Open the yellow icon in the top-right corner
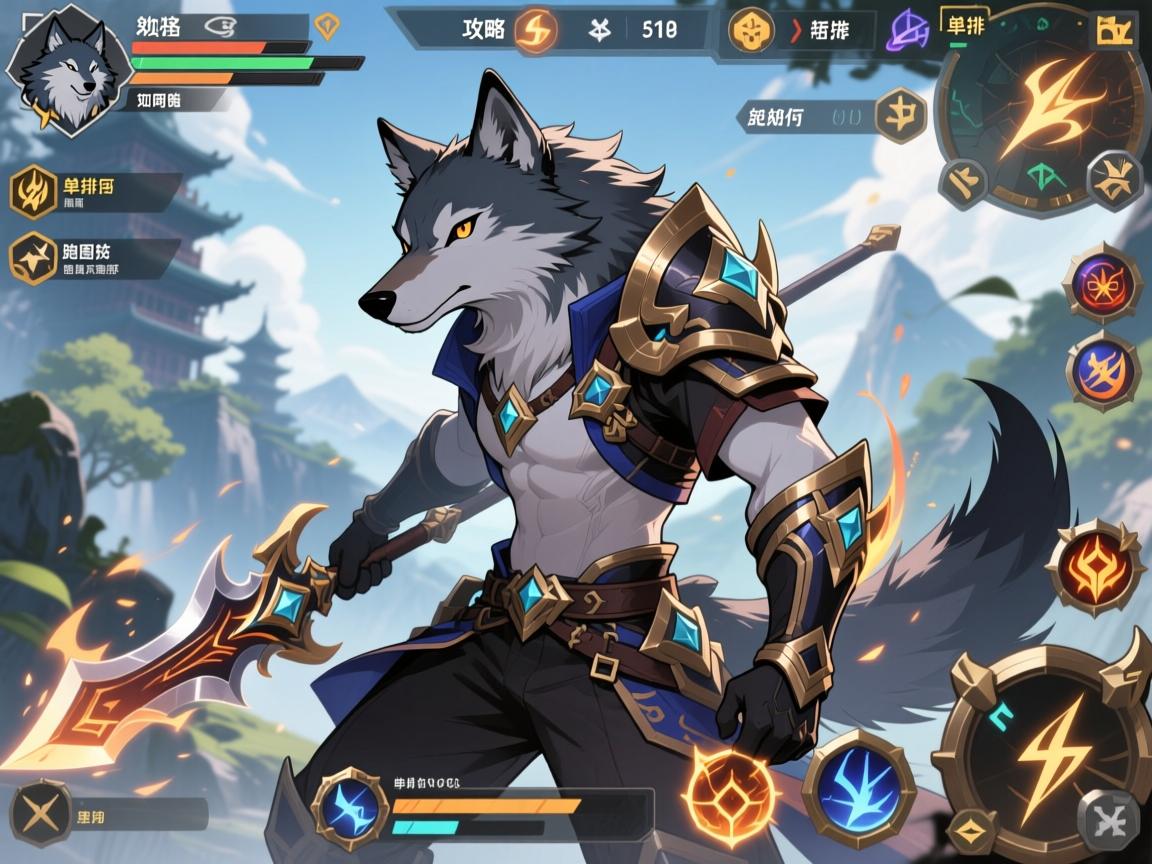 (1116, 32)
